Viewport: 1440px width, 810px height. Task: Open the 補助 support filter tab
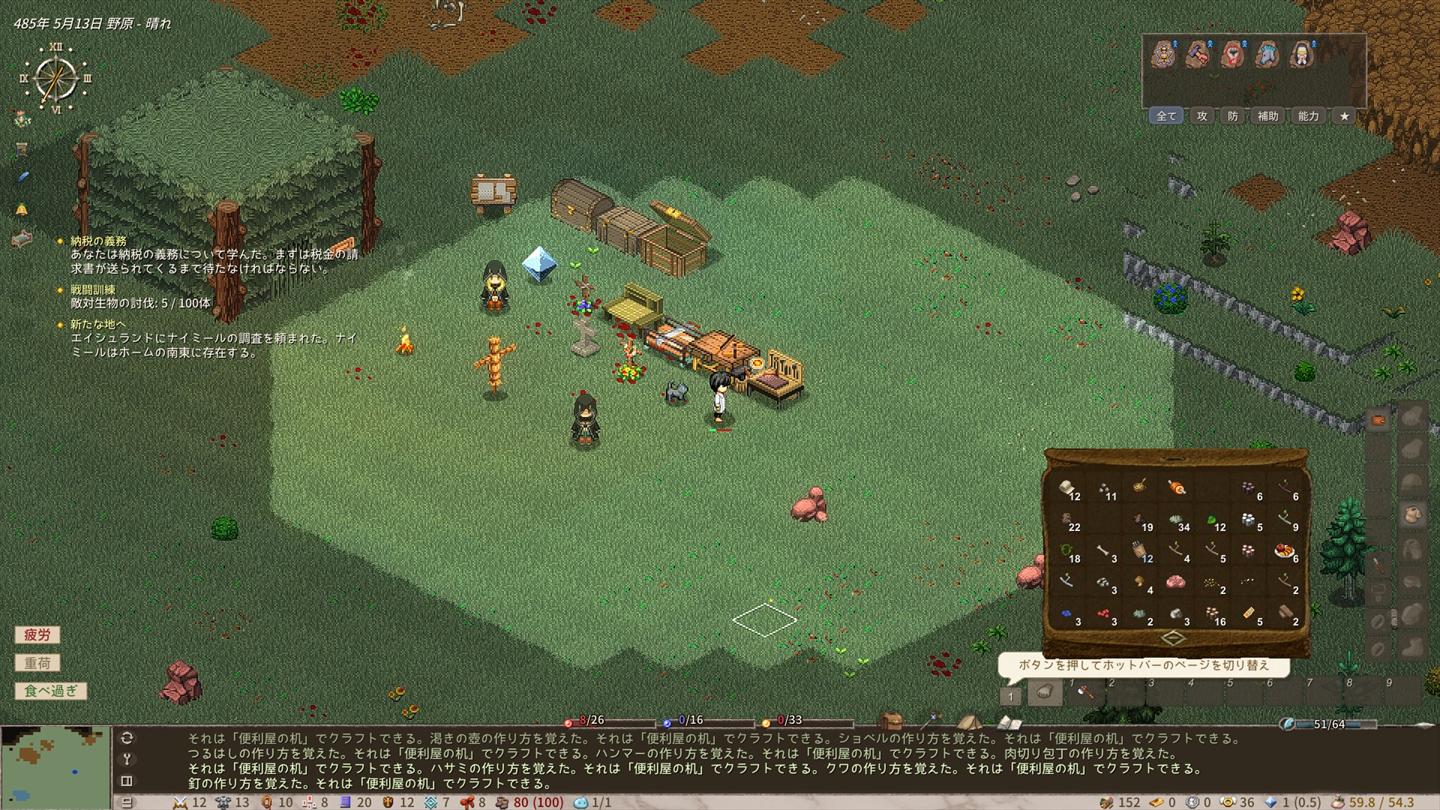tap(1267, 116)
